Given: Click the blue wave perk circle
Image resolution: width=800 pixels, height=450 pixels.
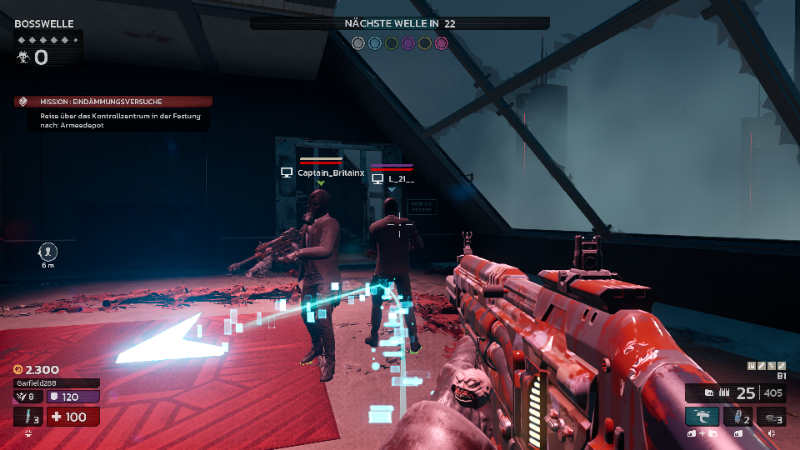Looking at the screenshot, I should (x=374, y=43).
